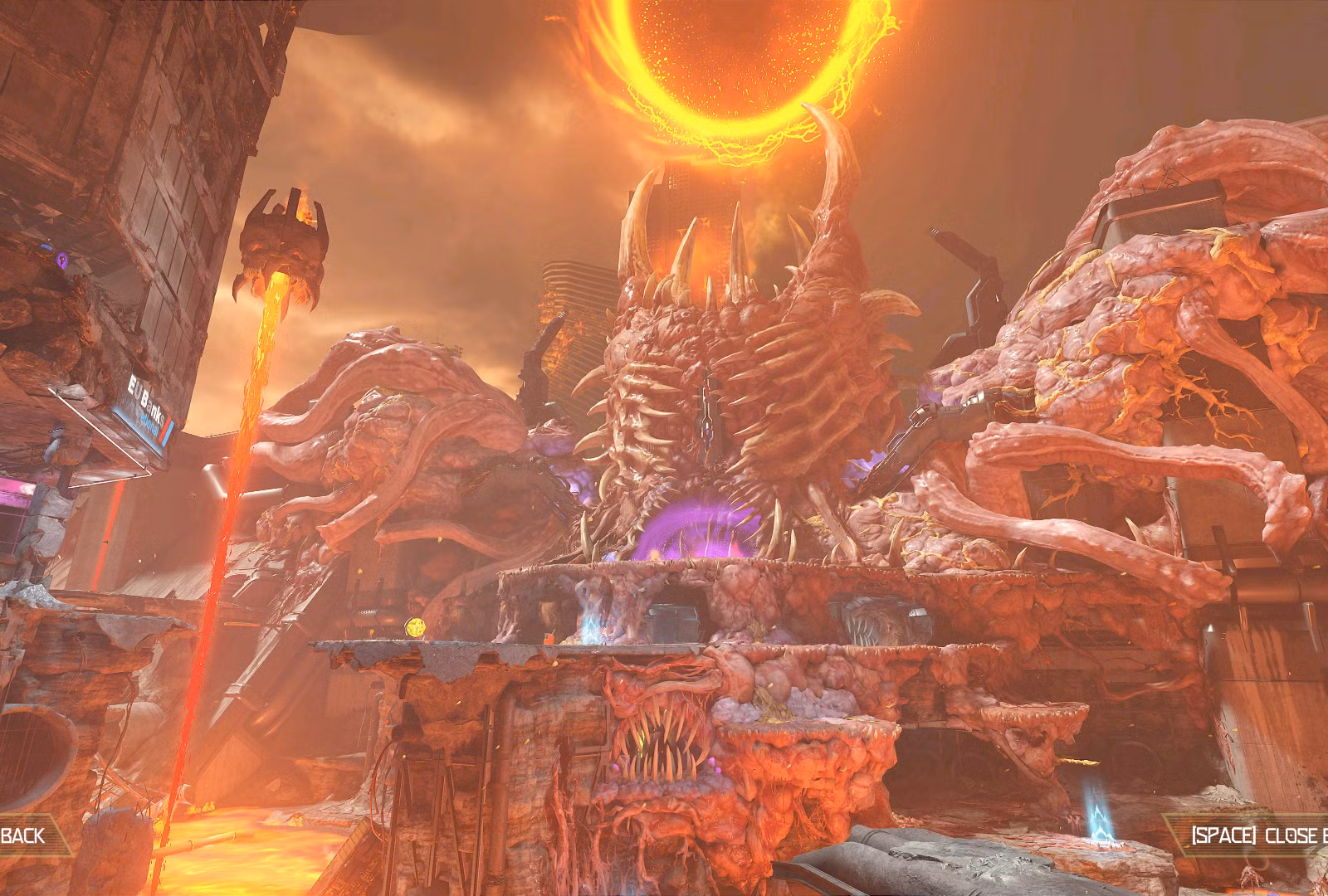Click the blue energy flame on the lower walkway
Viewport: 1328px width, 896px height.
[591, 632]
